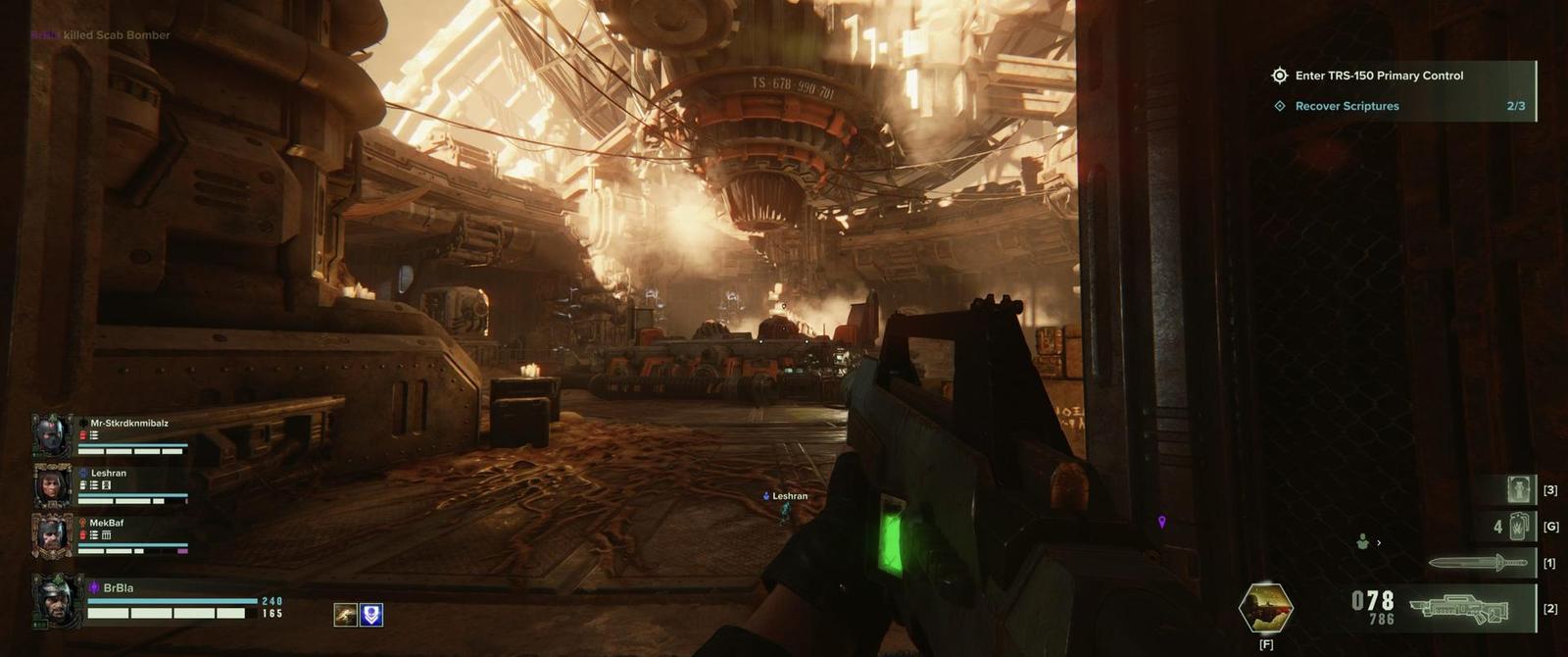Select Leshran's portrait in the team list
The width and height of the screenshot is (1568, 657).
51,485
